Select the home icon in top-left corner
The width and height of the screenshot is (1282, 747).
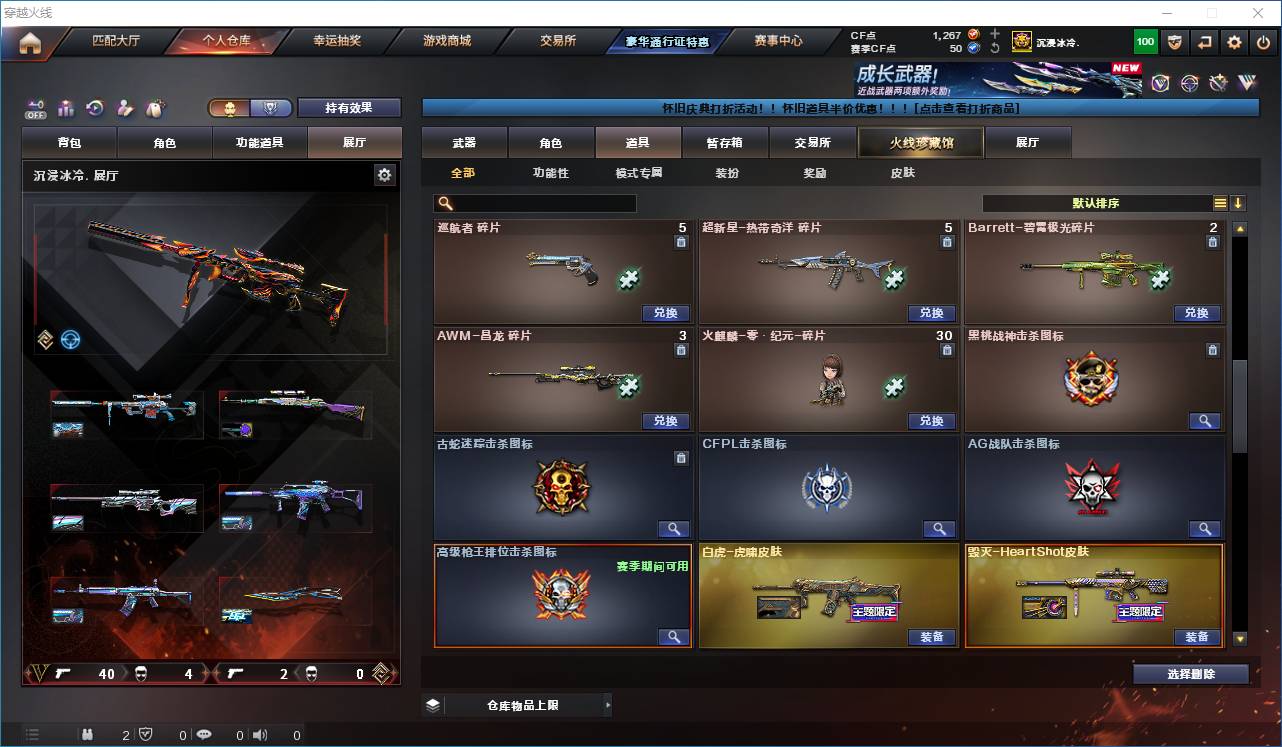coord(30,42)
